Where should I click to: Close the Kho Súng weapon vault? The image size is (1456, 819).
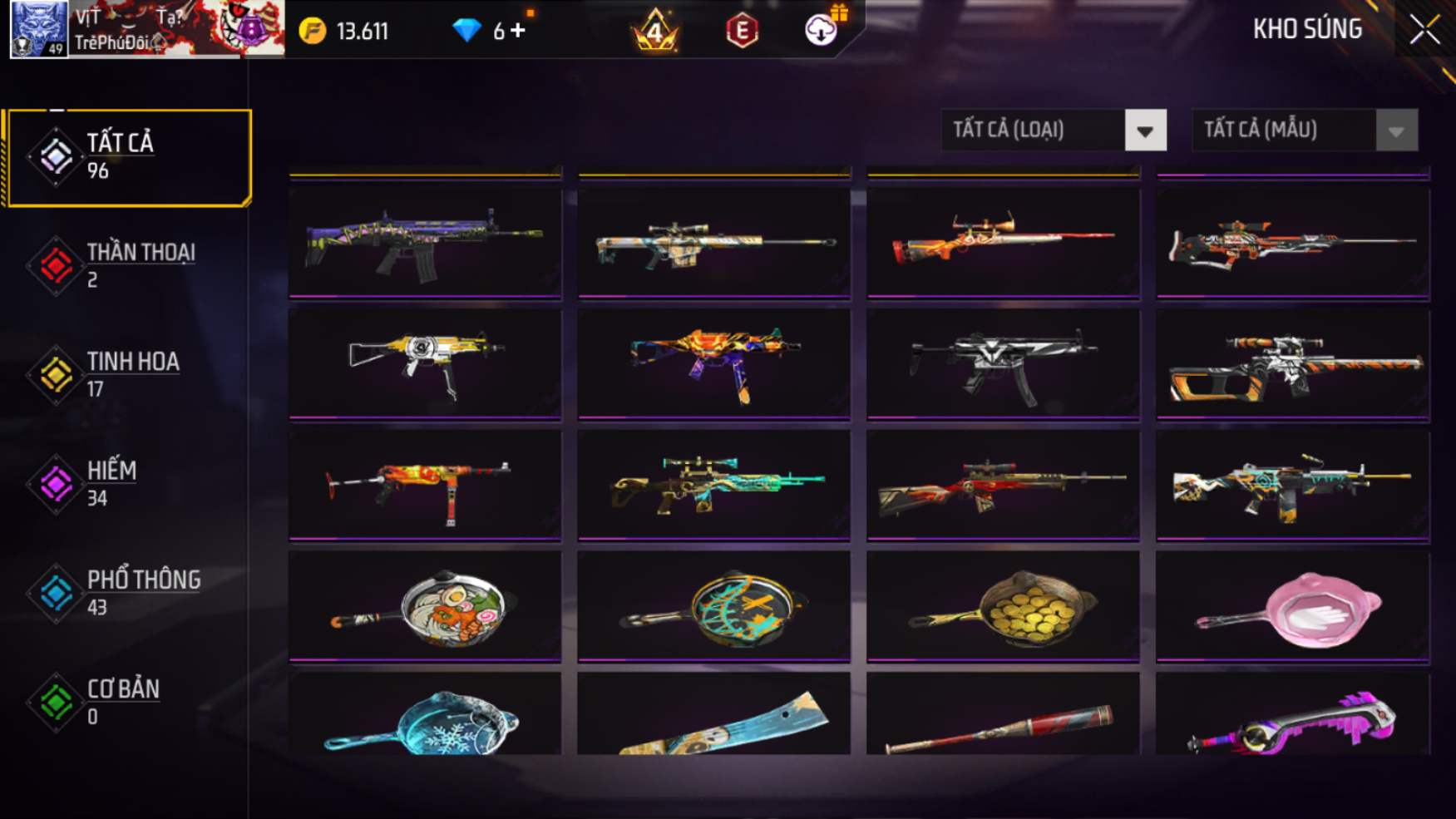[x=1424, y=31]
